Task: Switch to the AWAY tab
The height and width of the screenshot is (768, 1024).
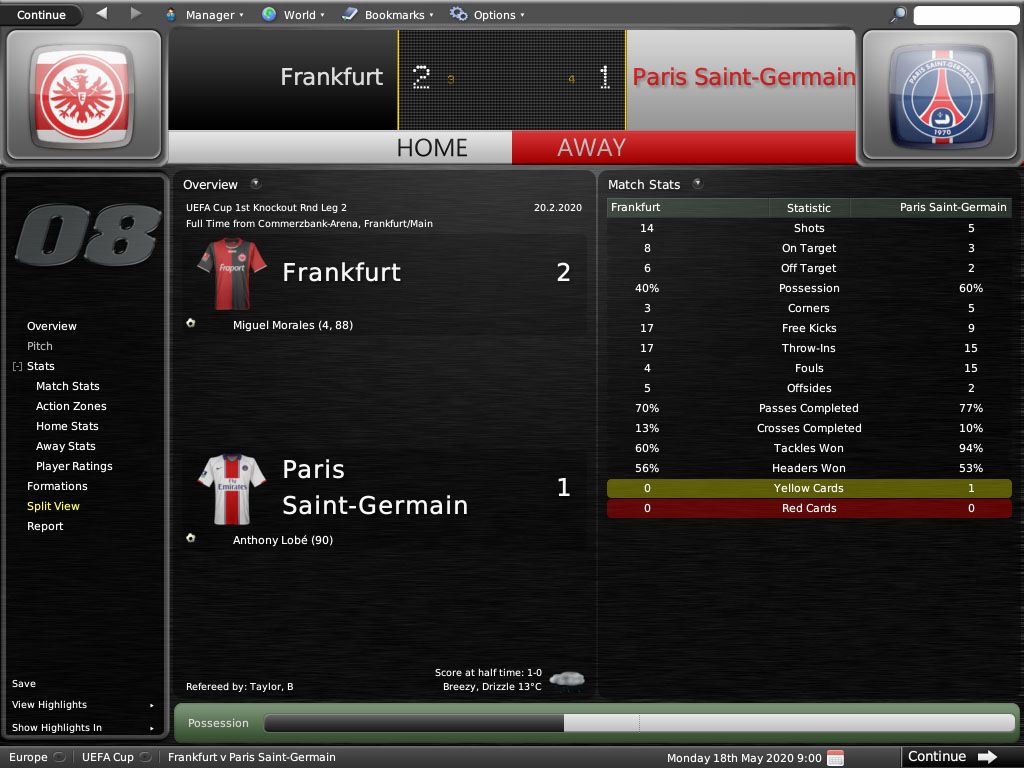Action: click(x=591, y=147)
